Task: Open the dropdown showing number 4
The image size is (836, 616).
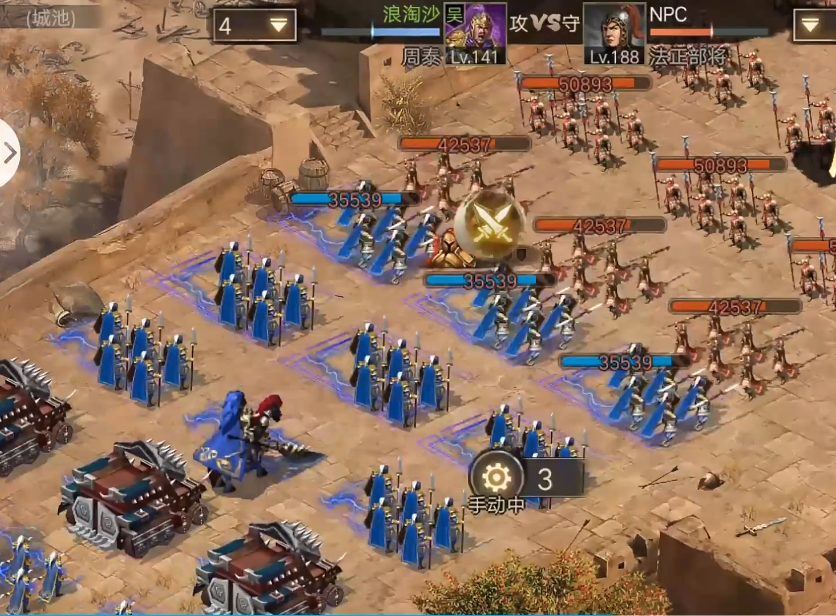Action: [254, 26]
